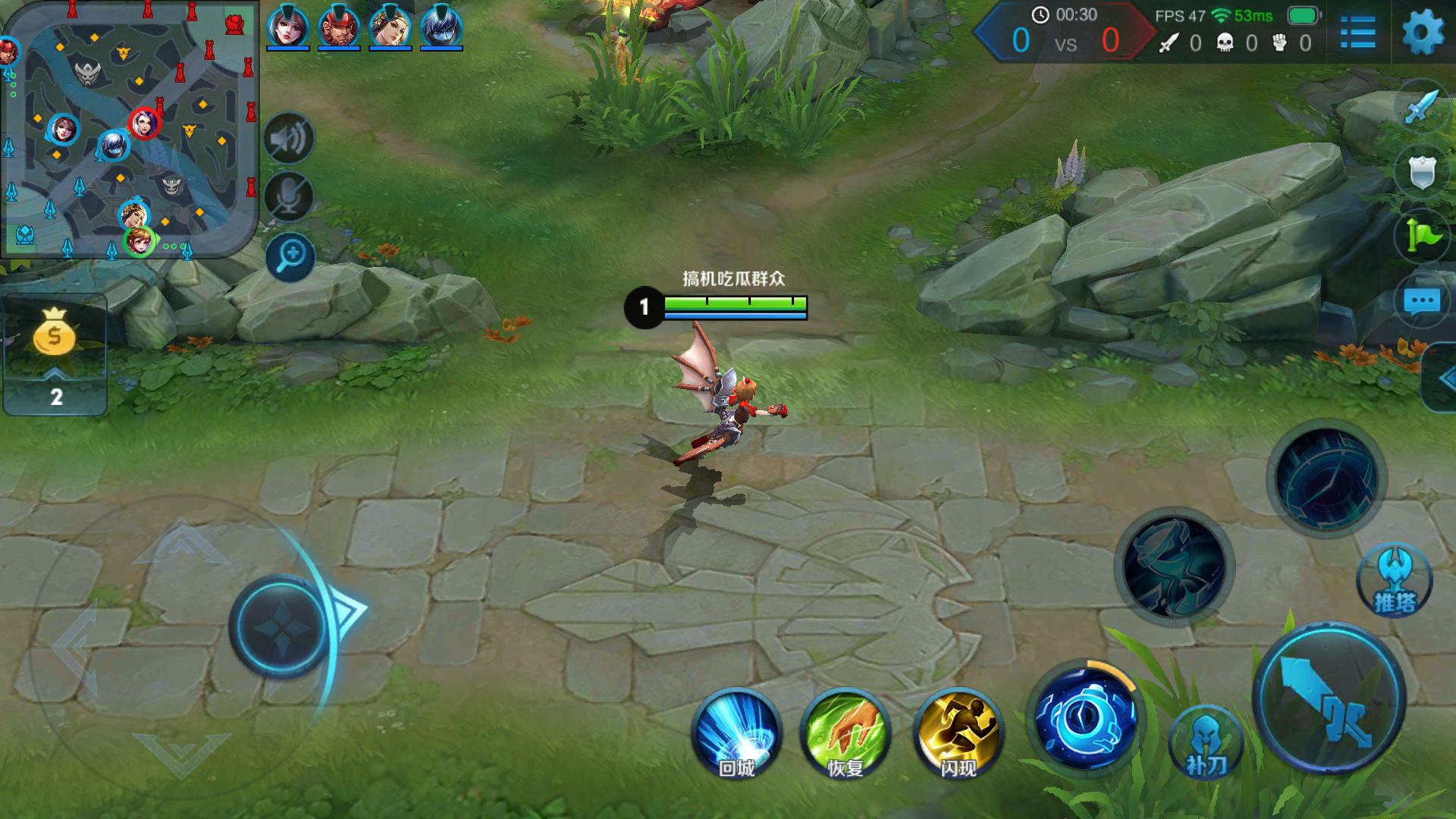
Task: Tap the minimap to view the battlefield
Action: [129, 130]
